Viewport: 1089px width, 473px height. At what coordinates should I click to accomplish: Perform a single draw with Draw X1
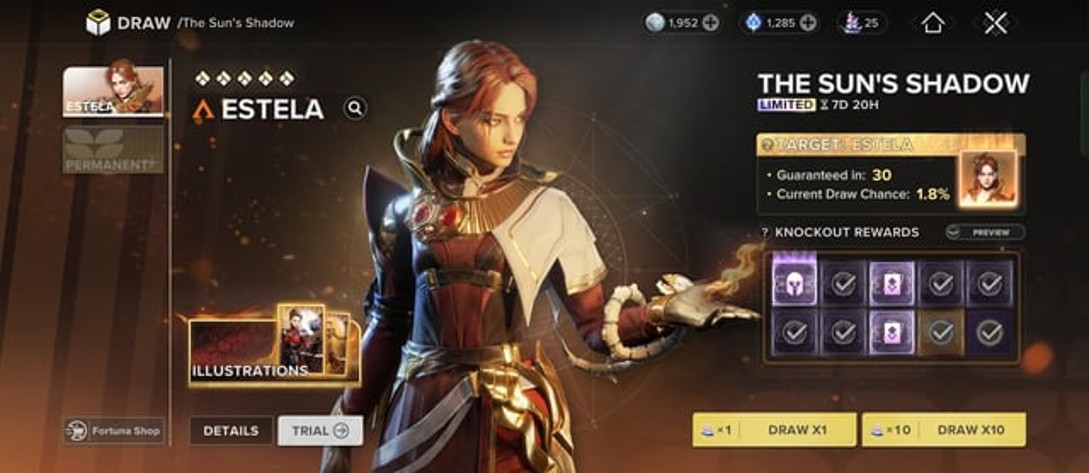pyautogui.click(x=774, y=430)
